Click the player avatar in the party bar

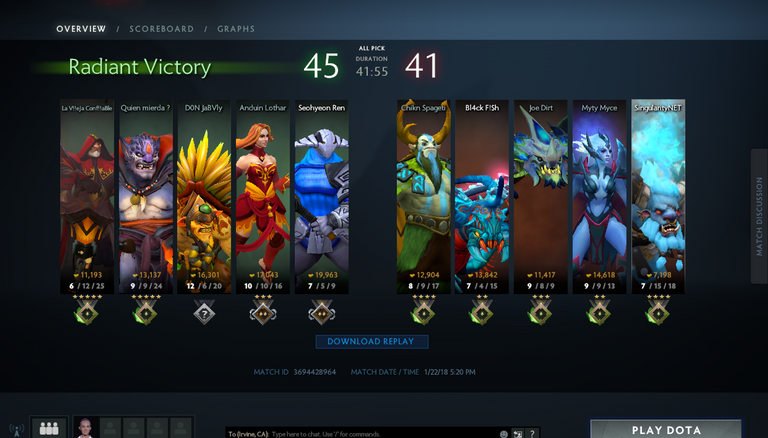(85, 428)
